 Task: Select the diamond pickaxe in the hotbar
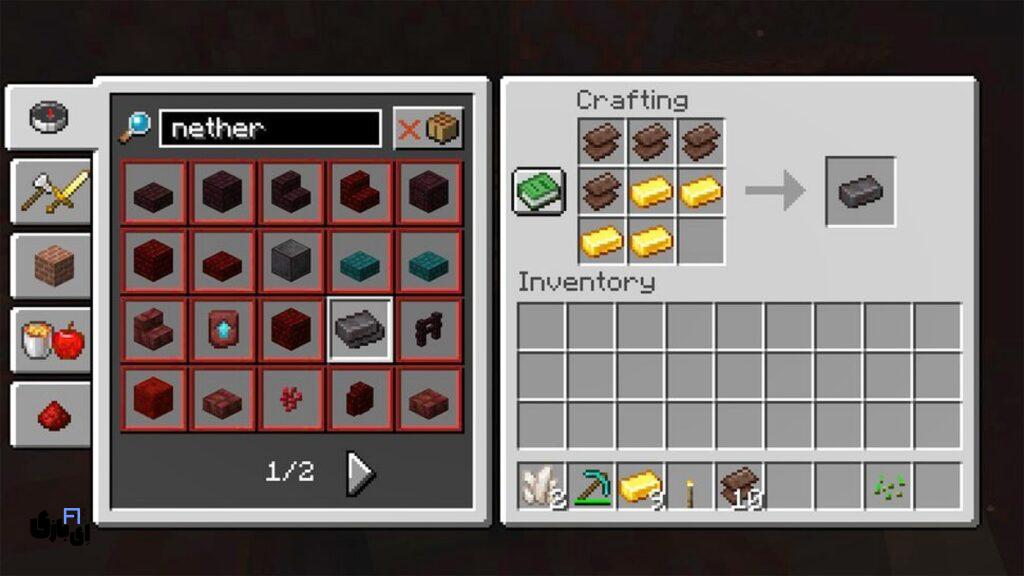click(x=592, y=487)
